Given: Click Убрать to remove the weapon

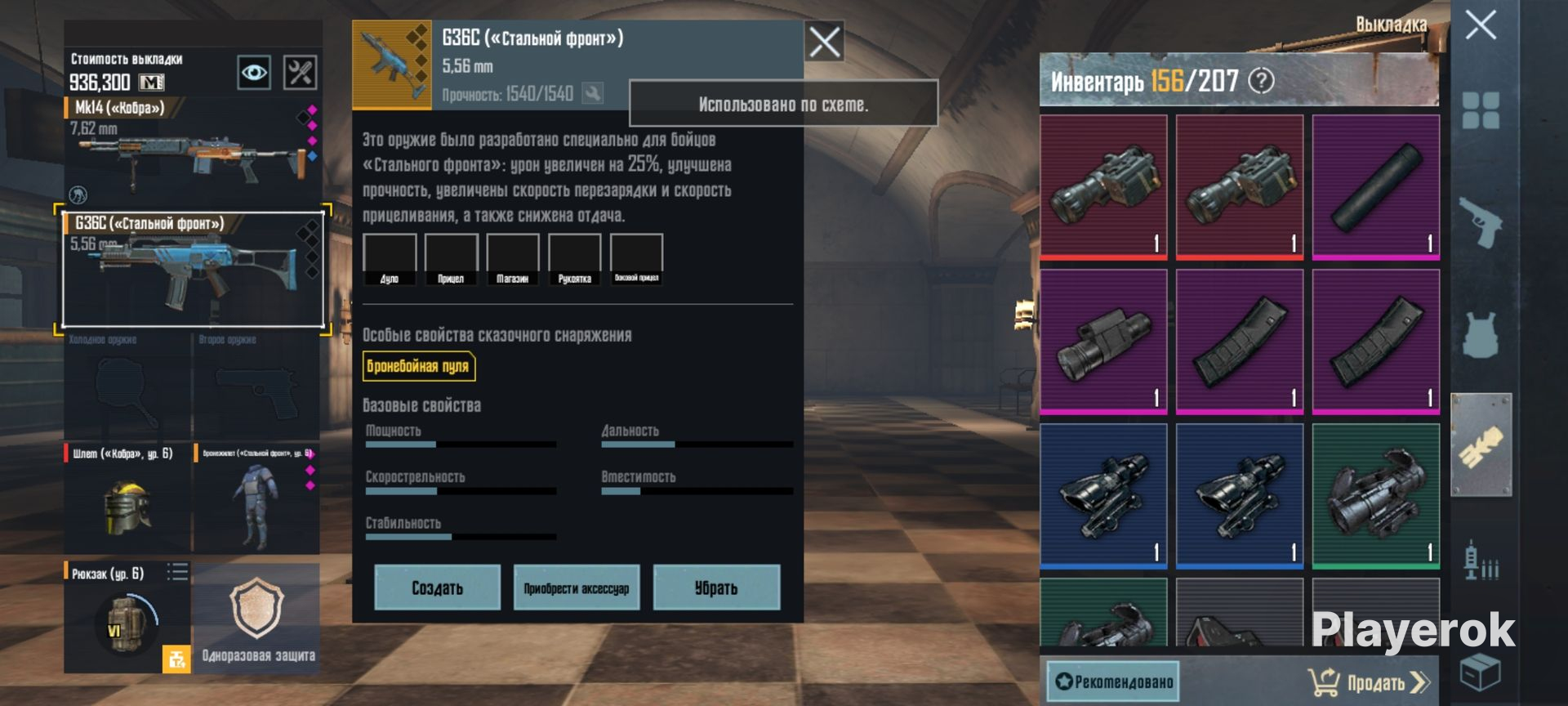Looking at the screenshot, I should click(x=716, y=588).
